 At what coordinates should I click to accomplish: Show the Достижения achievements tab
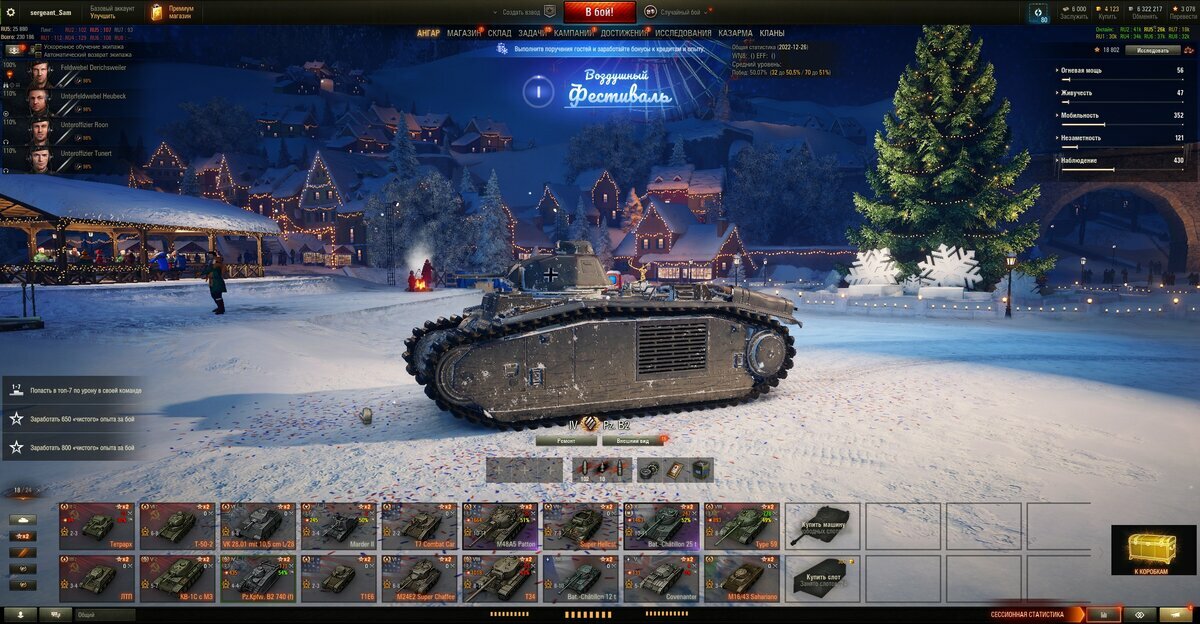click(624, 33)
